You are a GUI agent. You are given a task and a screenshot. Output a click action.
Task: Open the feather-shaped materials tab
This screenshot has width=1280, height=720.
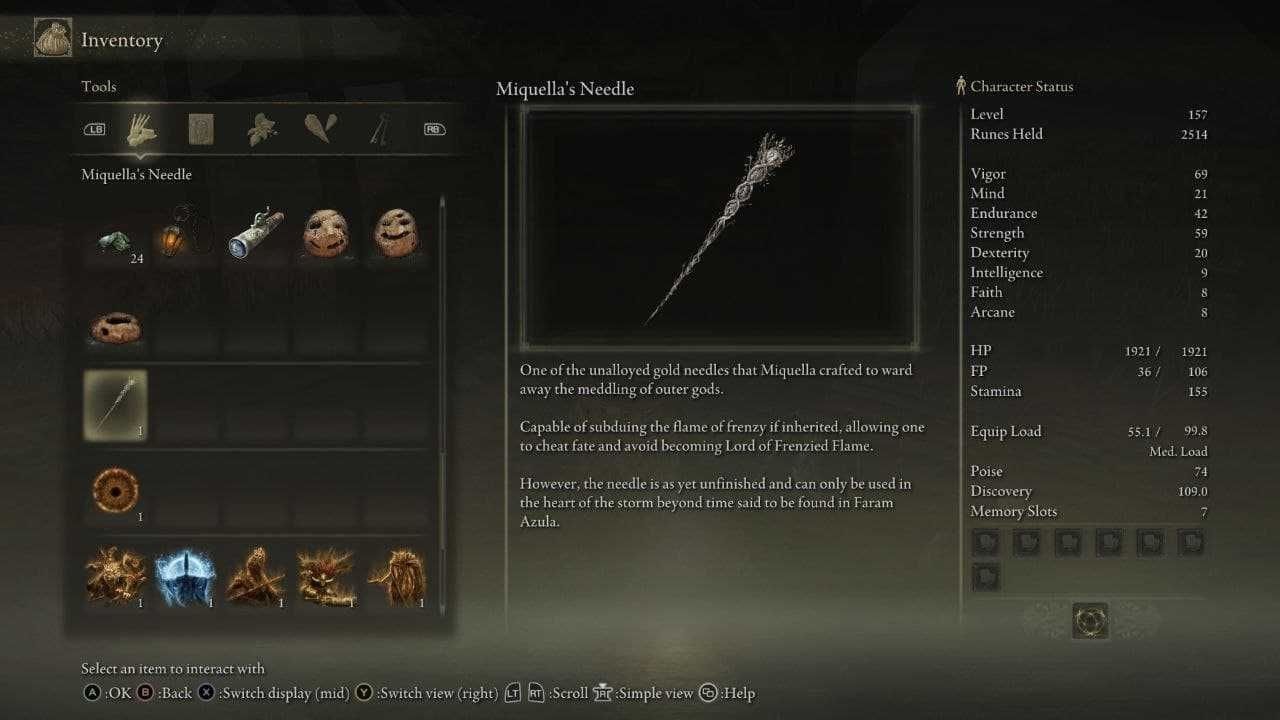pos(320,129)
